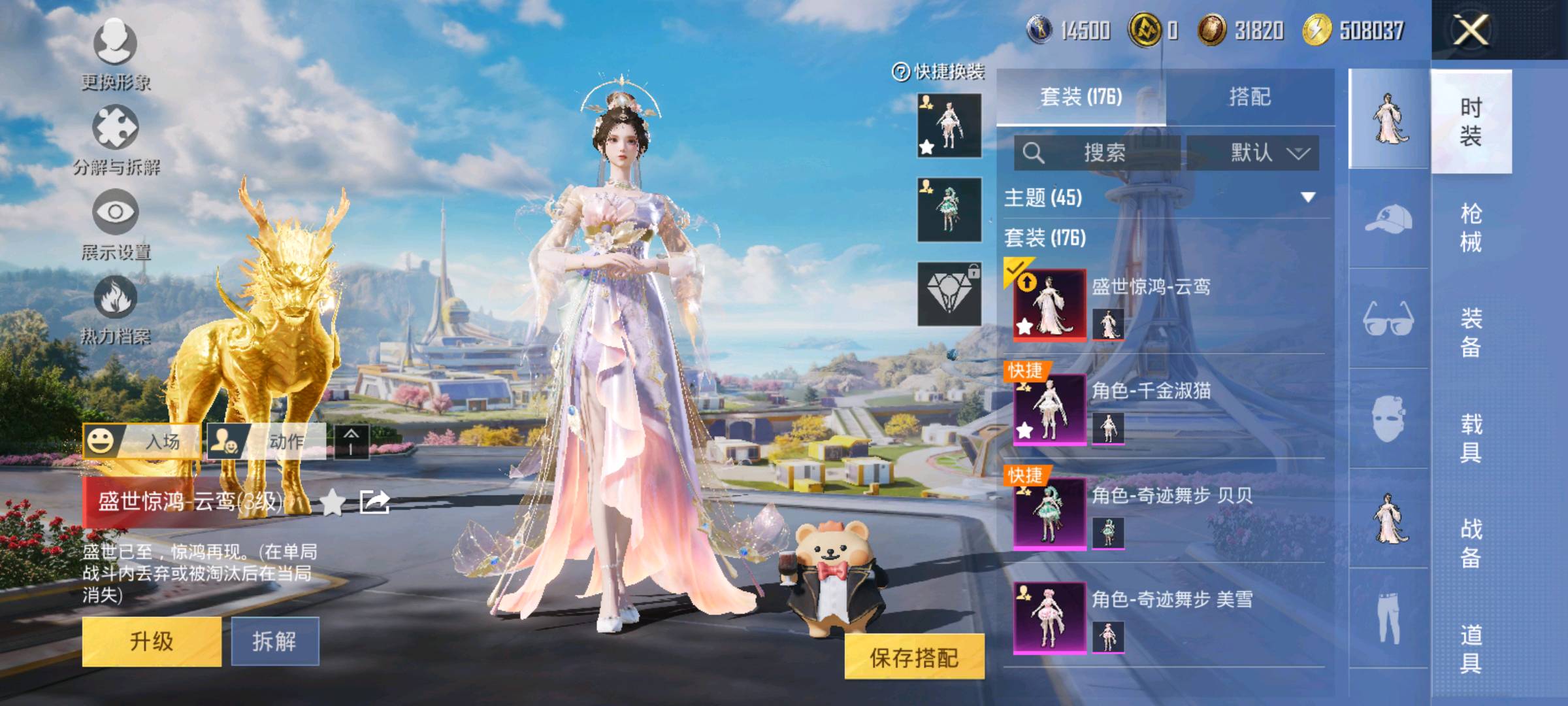Open the 热力档案 flame icon
The height and width of the screenshot is (706, 1568).
click(116, 309)
